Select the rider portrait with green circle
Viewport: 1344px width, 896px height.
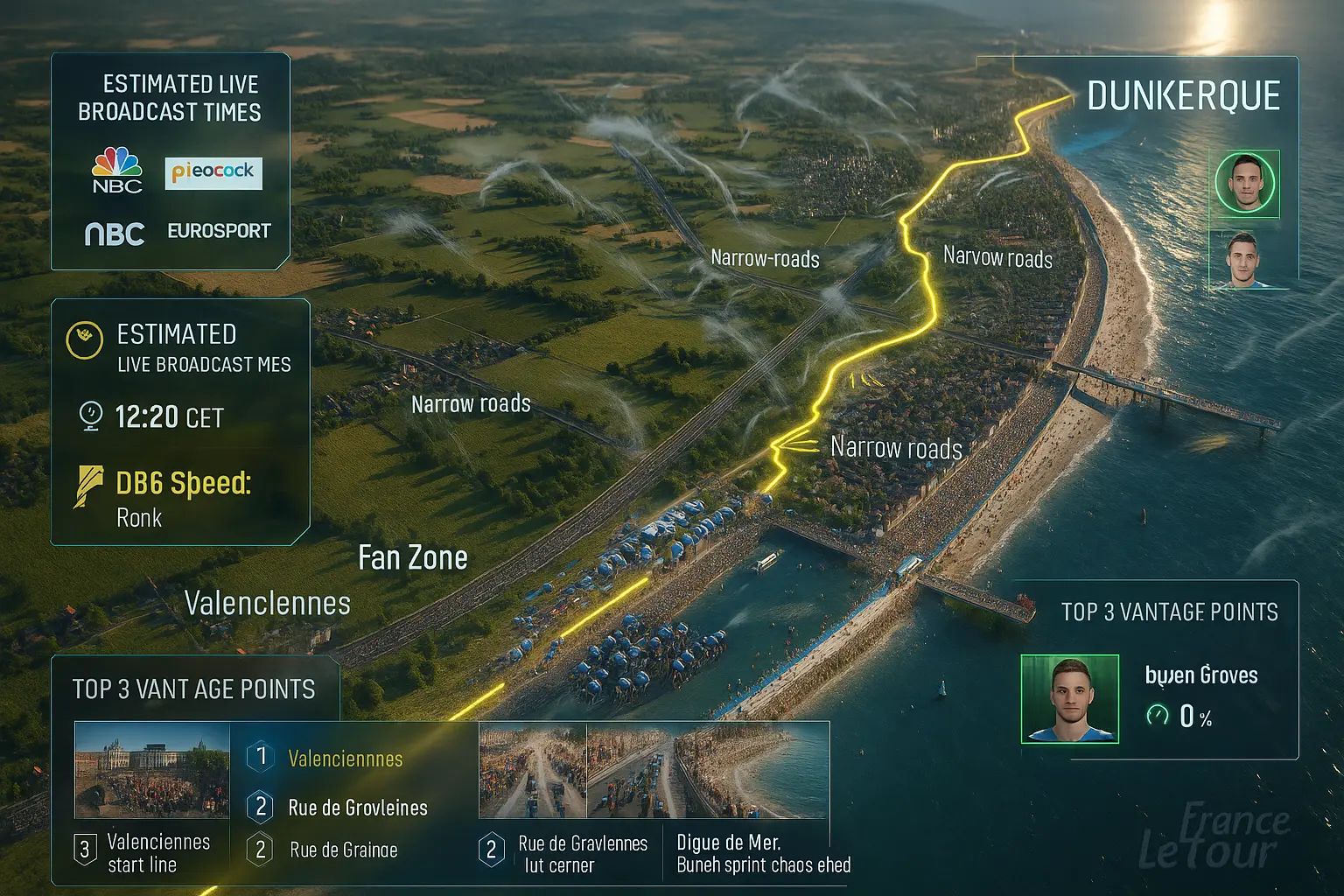coord(1244,183)
